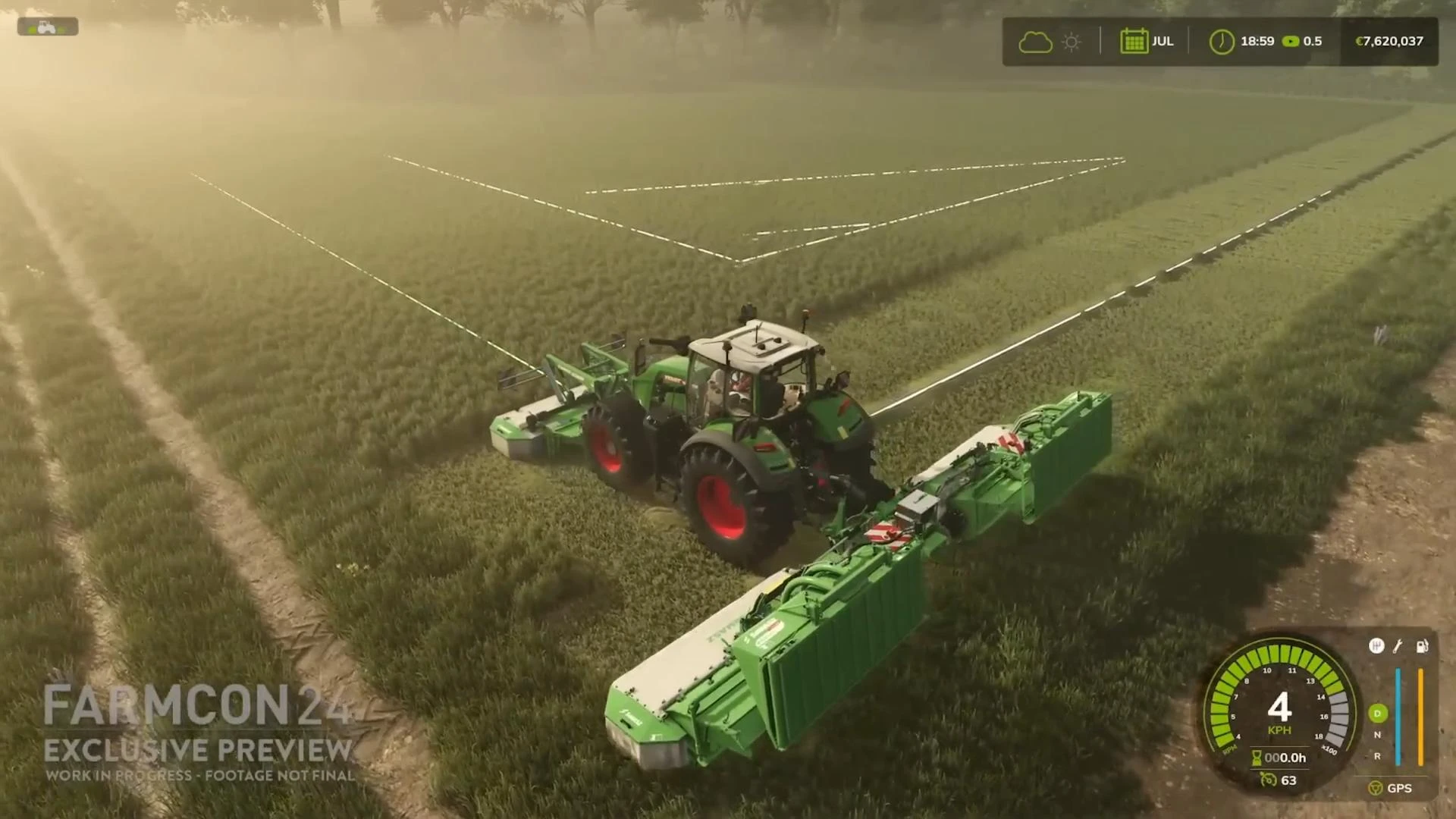The height and width of the screenshot is (819, 1456).
Task: Select the sun forecast icon
Action: (x=1071, y=41)
